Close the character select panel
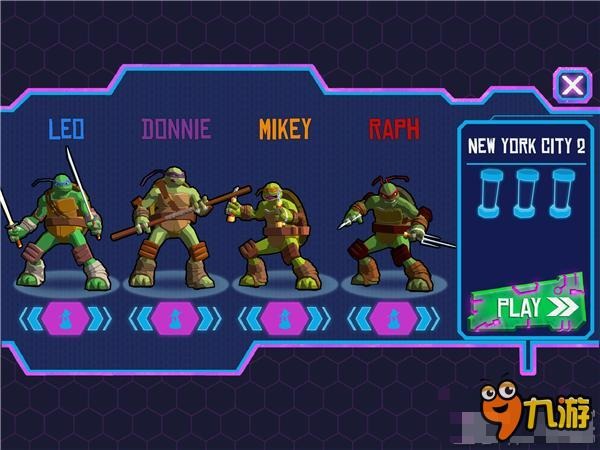The width and height of the screenshot is (600, 450). (x=571, y=84)
